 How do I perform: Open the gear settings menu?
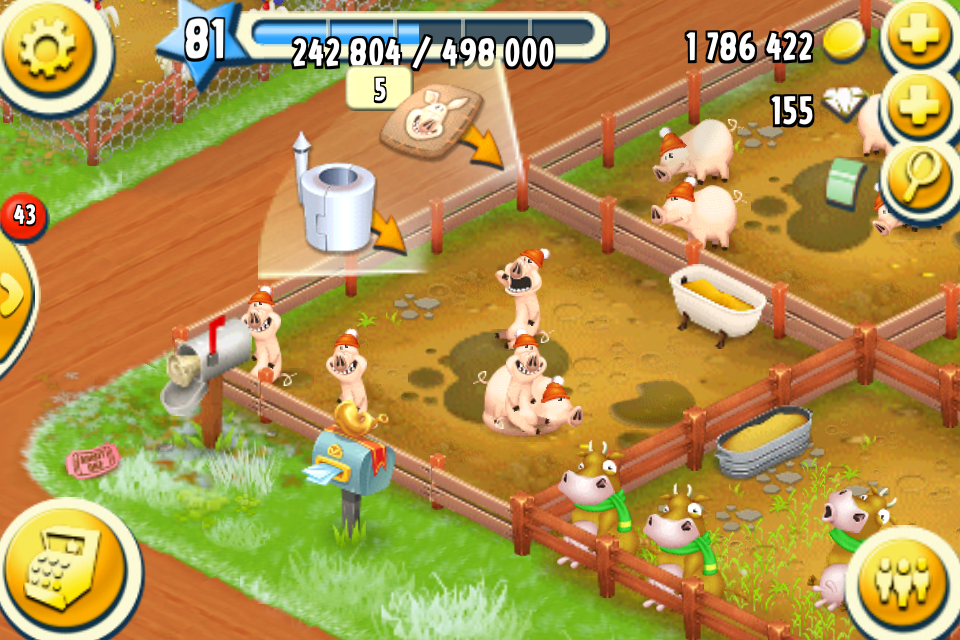[x=48, y=48]
